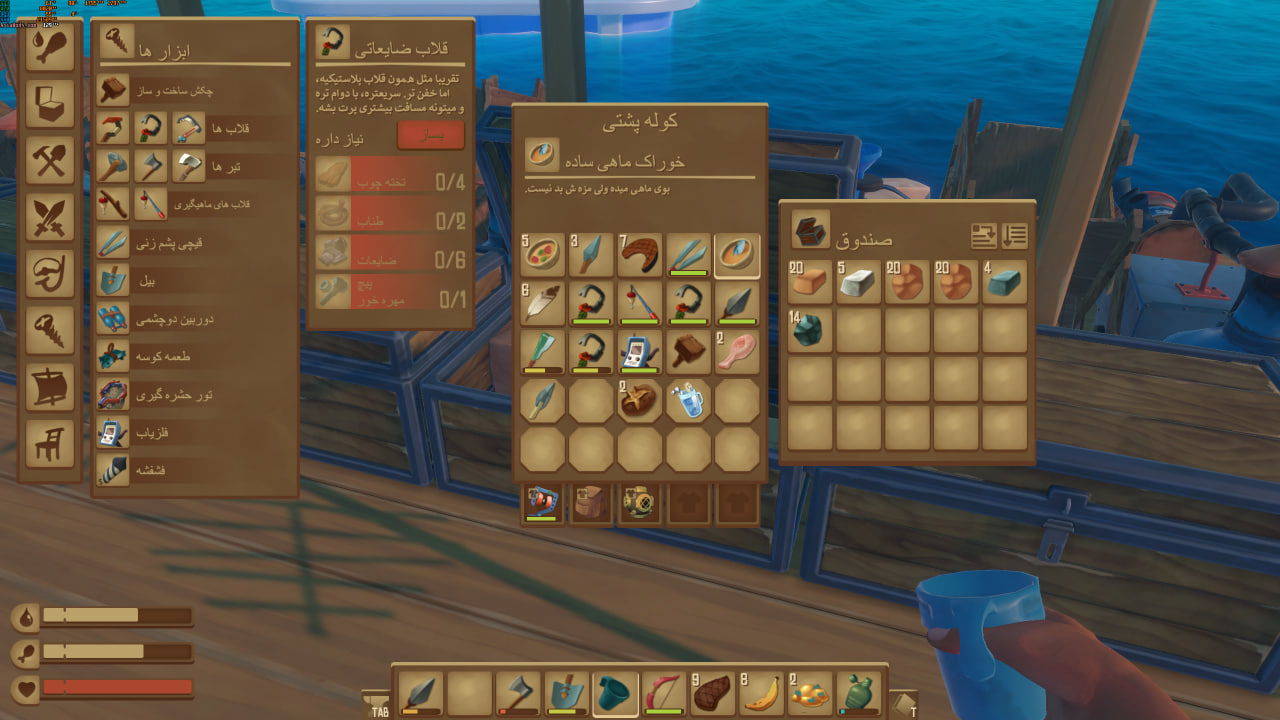This screenshot has height=720, width=1280.
Task: Choose the loaf item in the backpack
Action: point(639,401)
